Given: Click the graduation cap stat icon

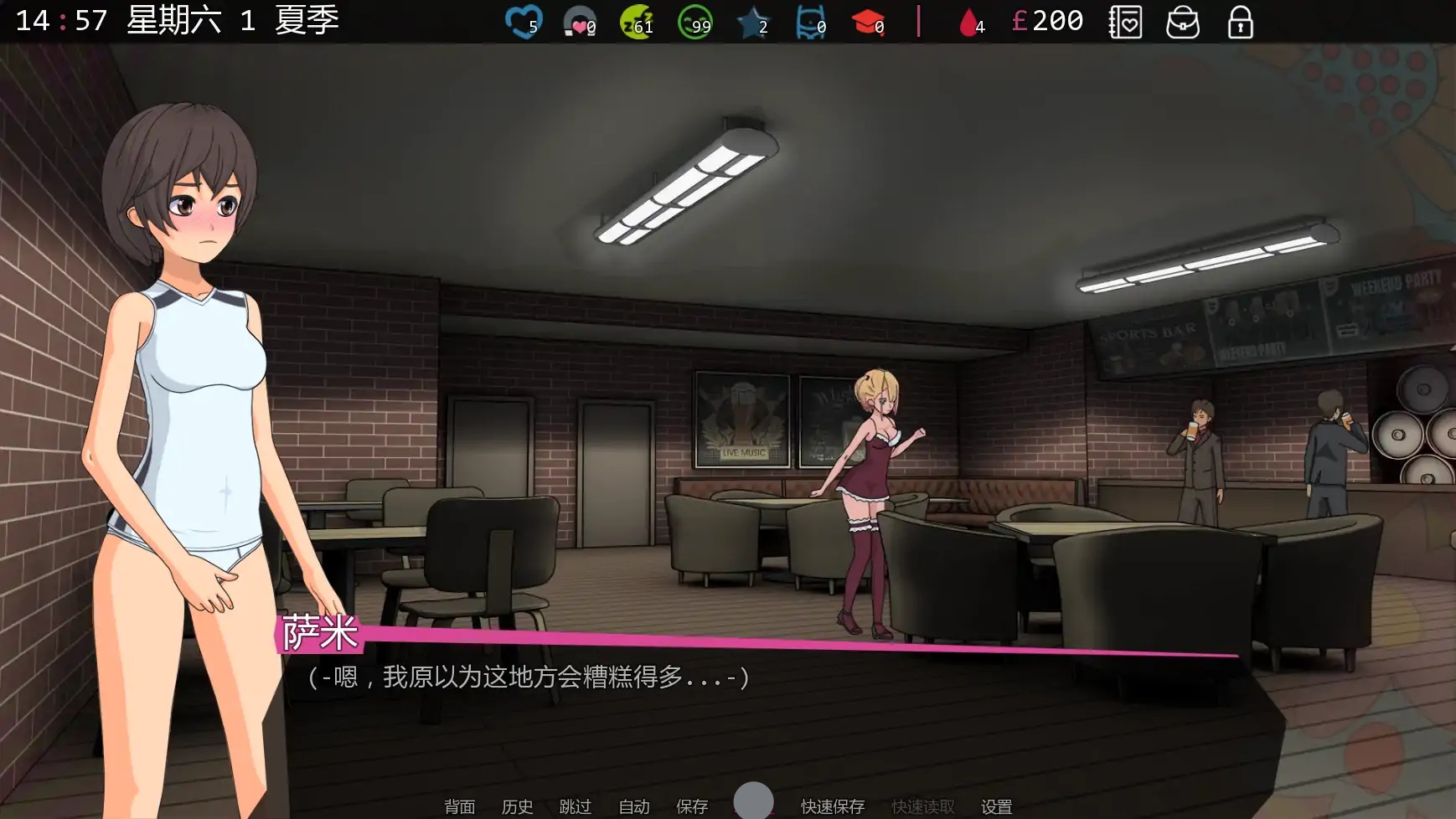Looking at the screenshot, I should 871,20.
